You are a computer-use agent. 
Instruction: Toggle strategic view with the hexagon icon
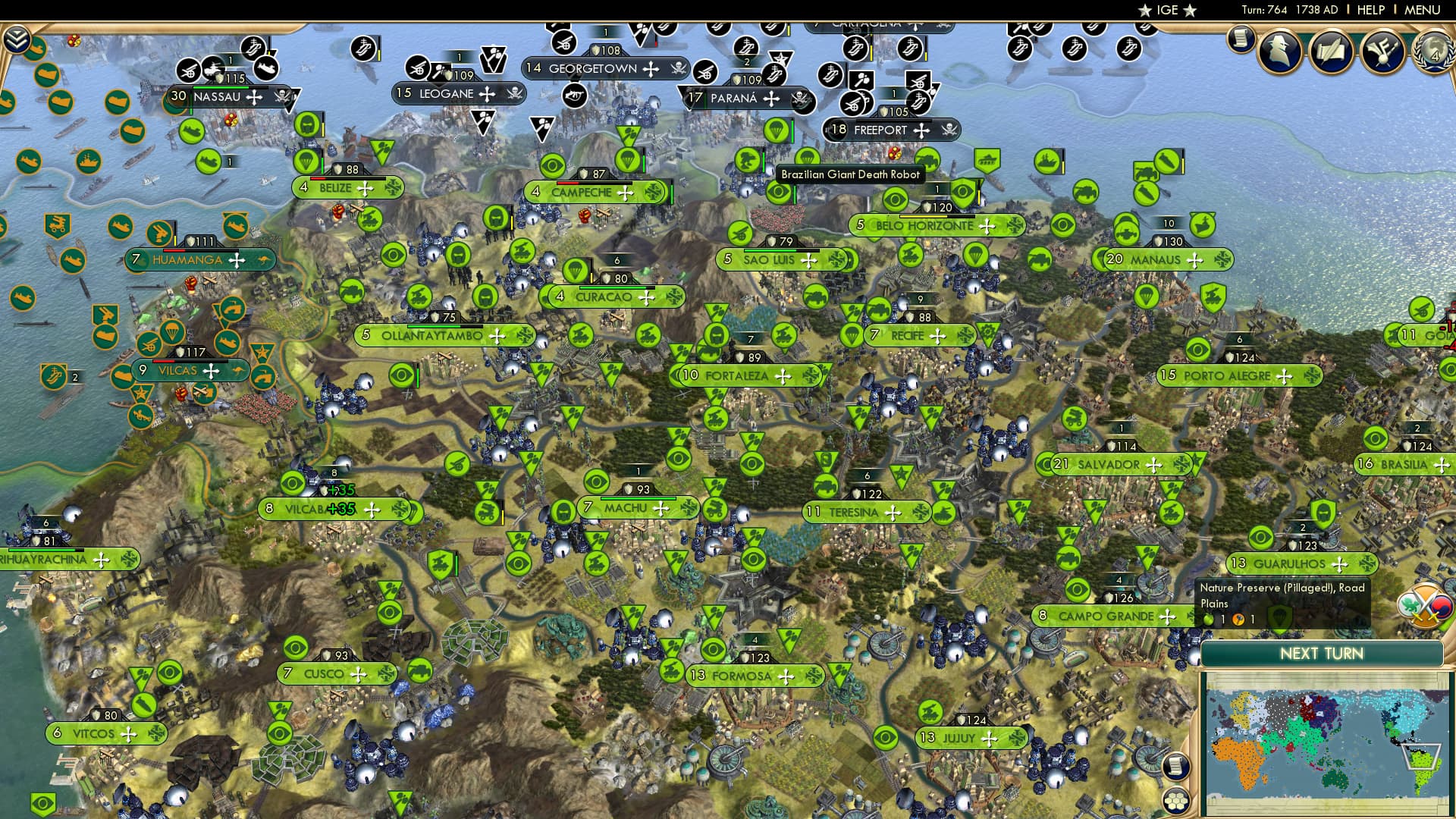[1176, 801]
